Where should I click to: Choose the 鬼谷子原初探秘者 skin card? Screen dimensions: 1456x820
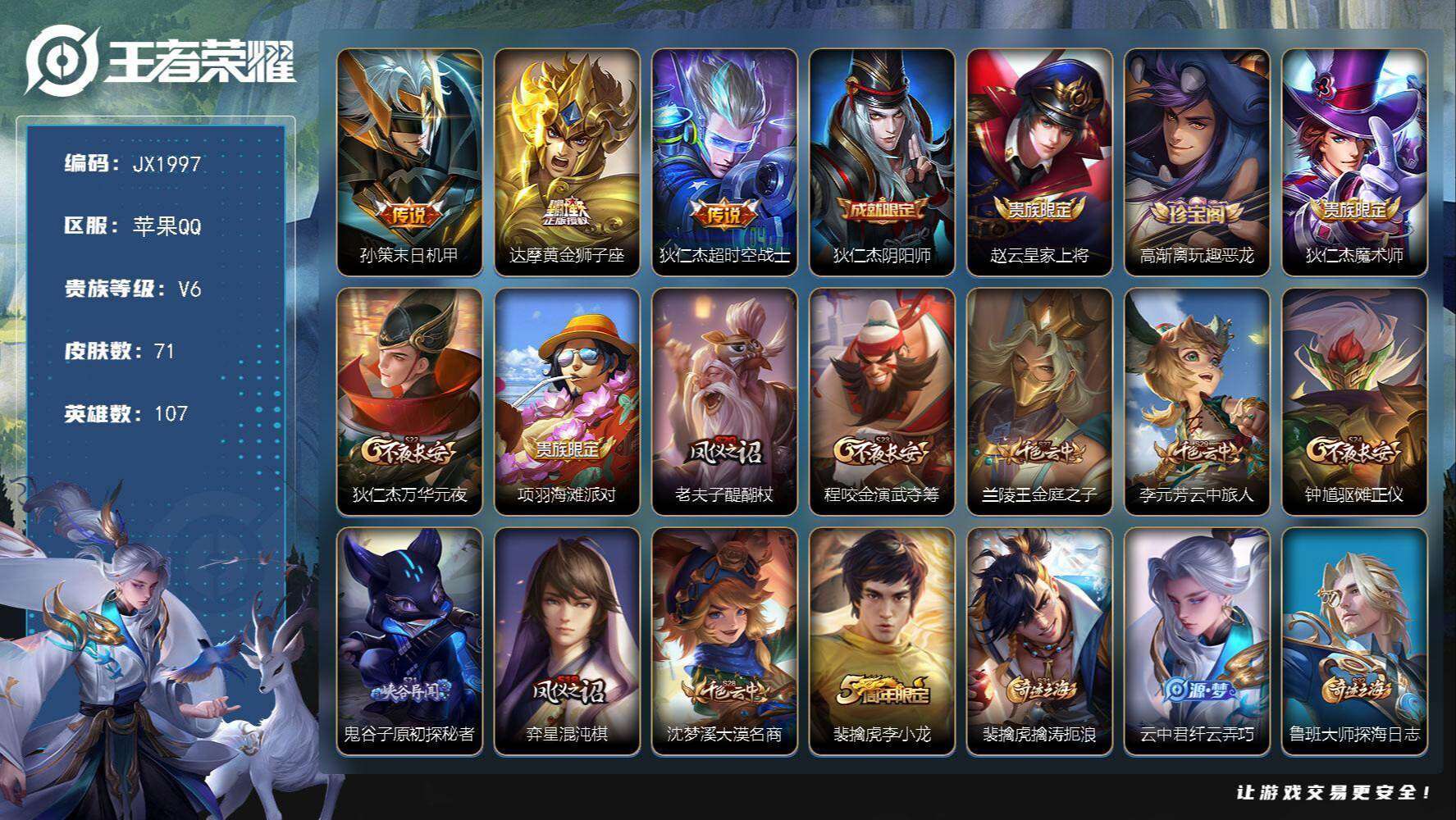click(x=409, y=640)
